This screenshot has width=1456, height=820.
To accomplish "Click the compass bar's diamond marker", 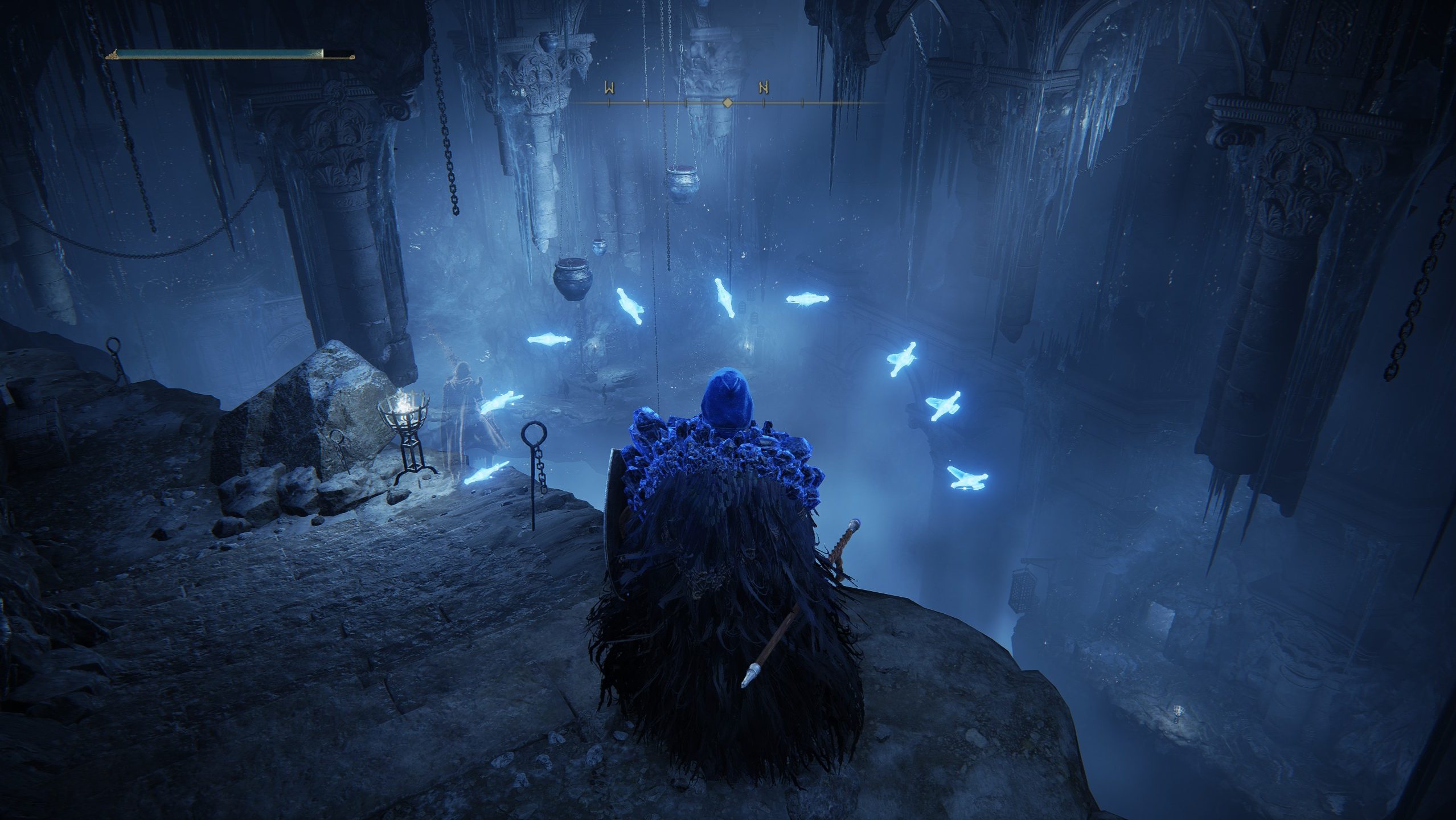I will (x=727, y=103).
